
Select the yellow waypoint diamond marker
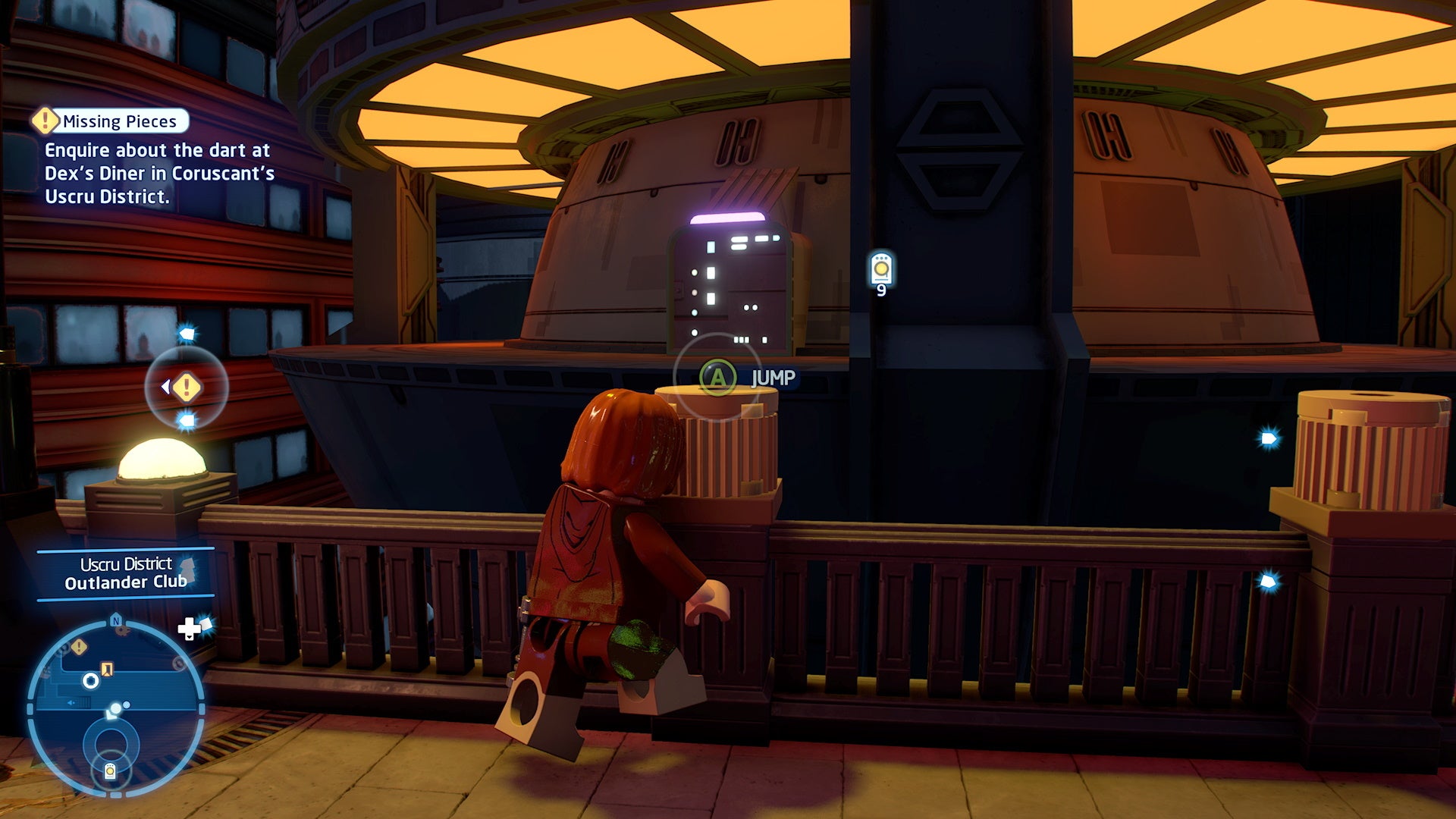coord(187,386)
